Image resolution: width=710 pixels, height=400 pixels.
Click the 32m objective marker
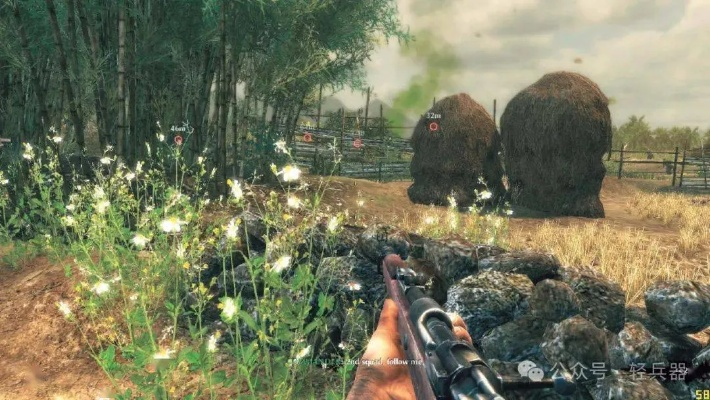click(433, 127)
